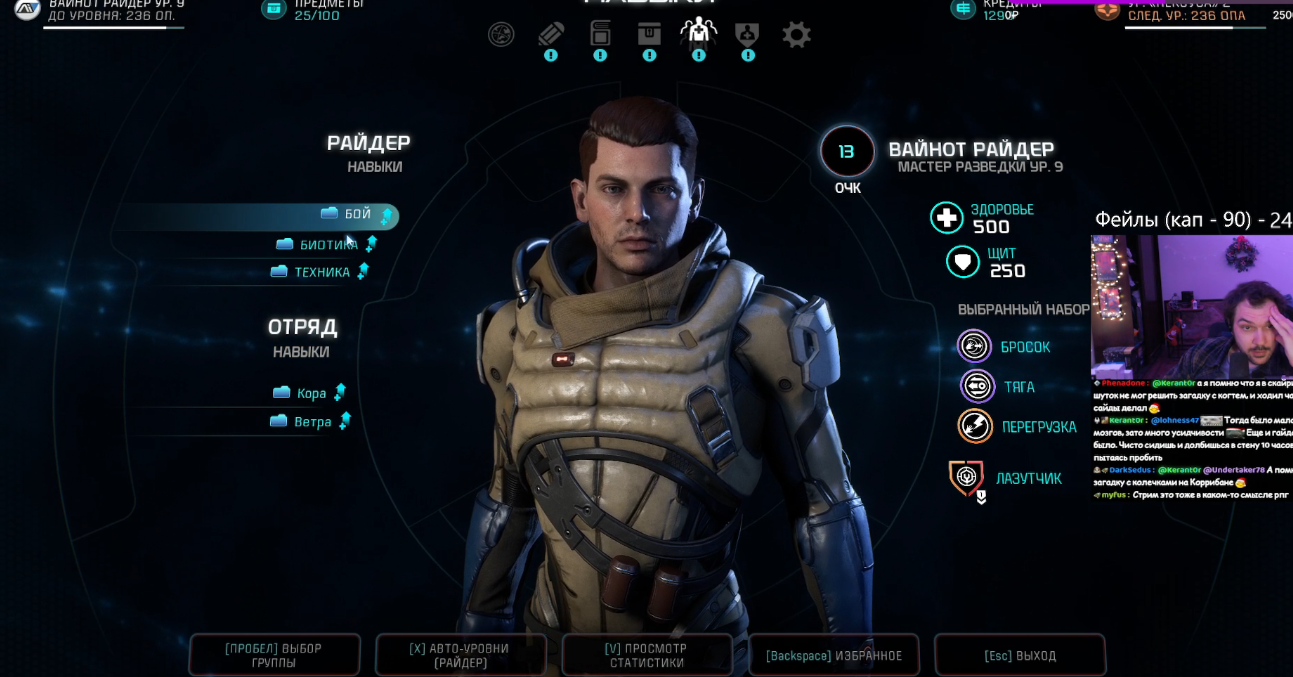Select the Бросок ability icon
The width and height of the screenshot is (1293, 677).
tap(974, 347)
